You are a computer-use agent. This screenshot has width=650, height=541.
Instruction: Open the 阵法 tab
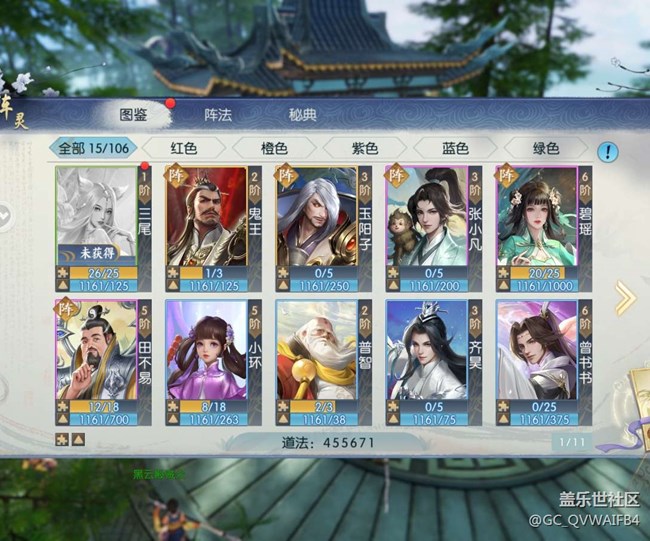pos(218,115)
